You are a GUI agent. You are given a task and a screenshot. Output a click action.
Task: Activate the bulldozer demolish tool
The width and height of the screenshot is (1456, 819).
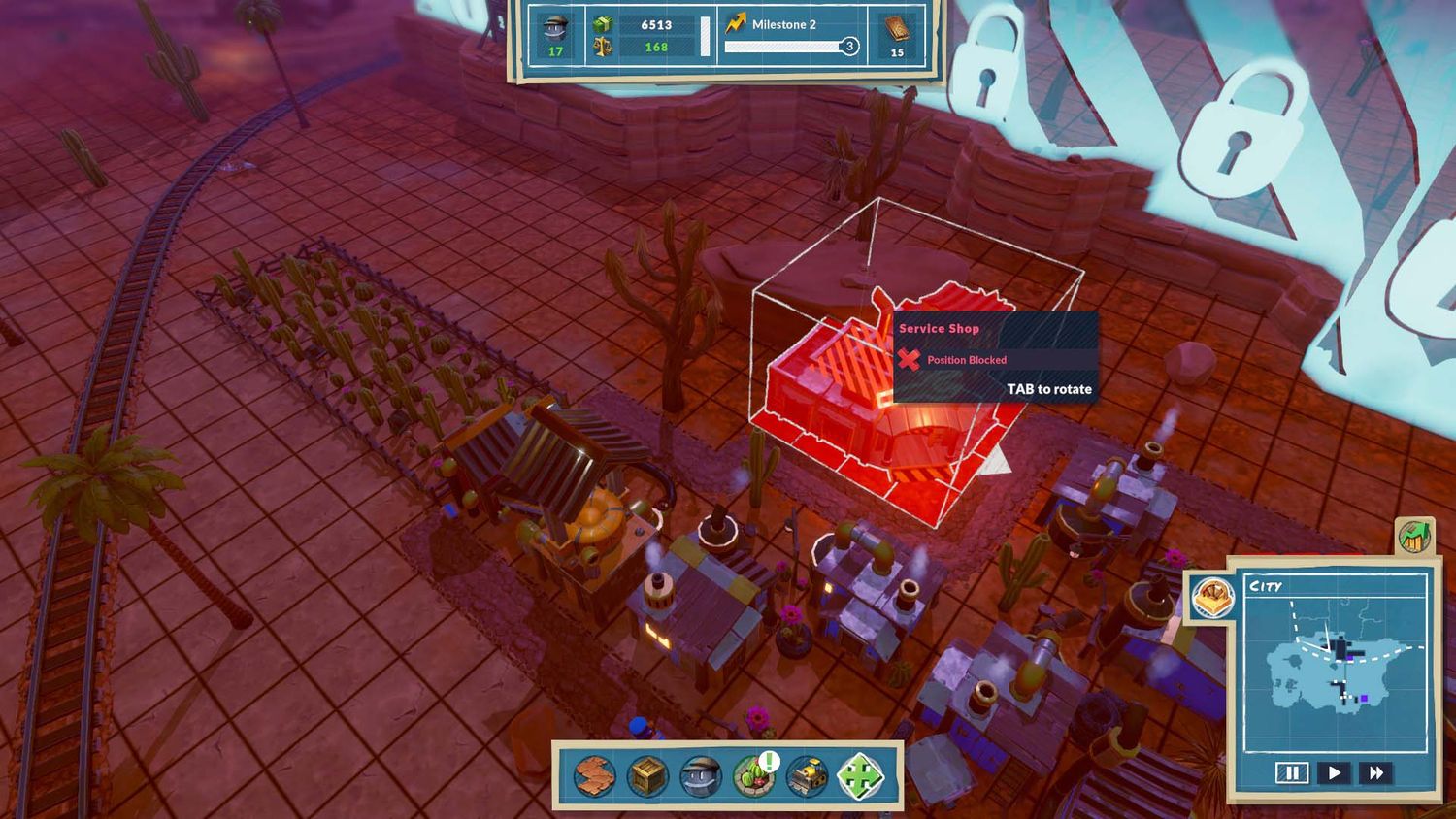pyautogui.click(x=808, y=776)
